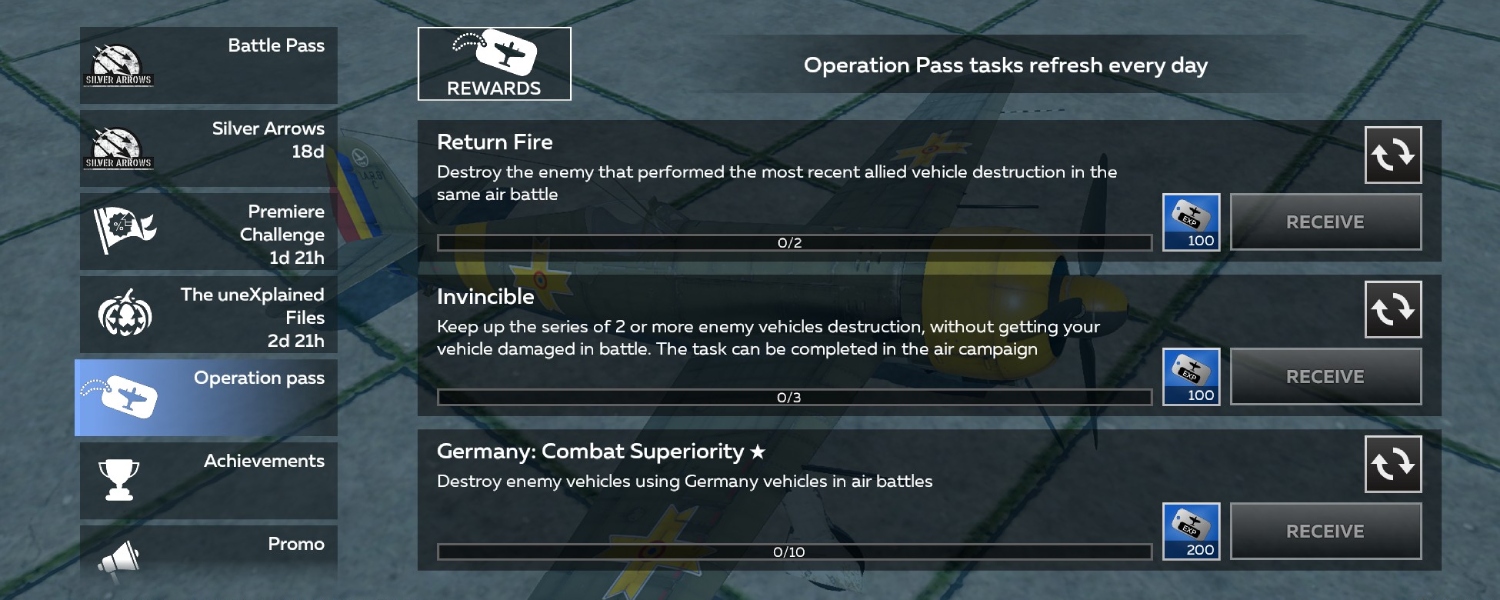This screenshot has width=1500, height=600.
Task: Select the Silver Arrows 18d entry
Action: [208, 148]
